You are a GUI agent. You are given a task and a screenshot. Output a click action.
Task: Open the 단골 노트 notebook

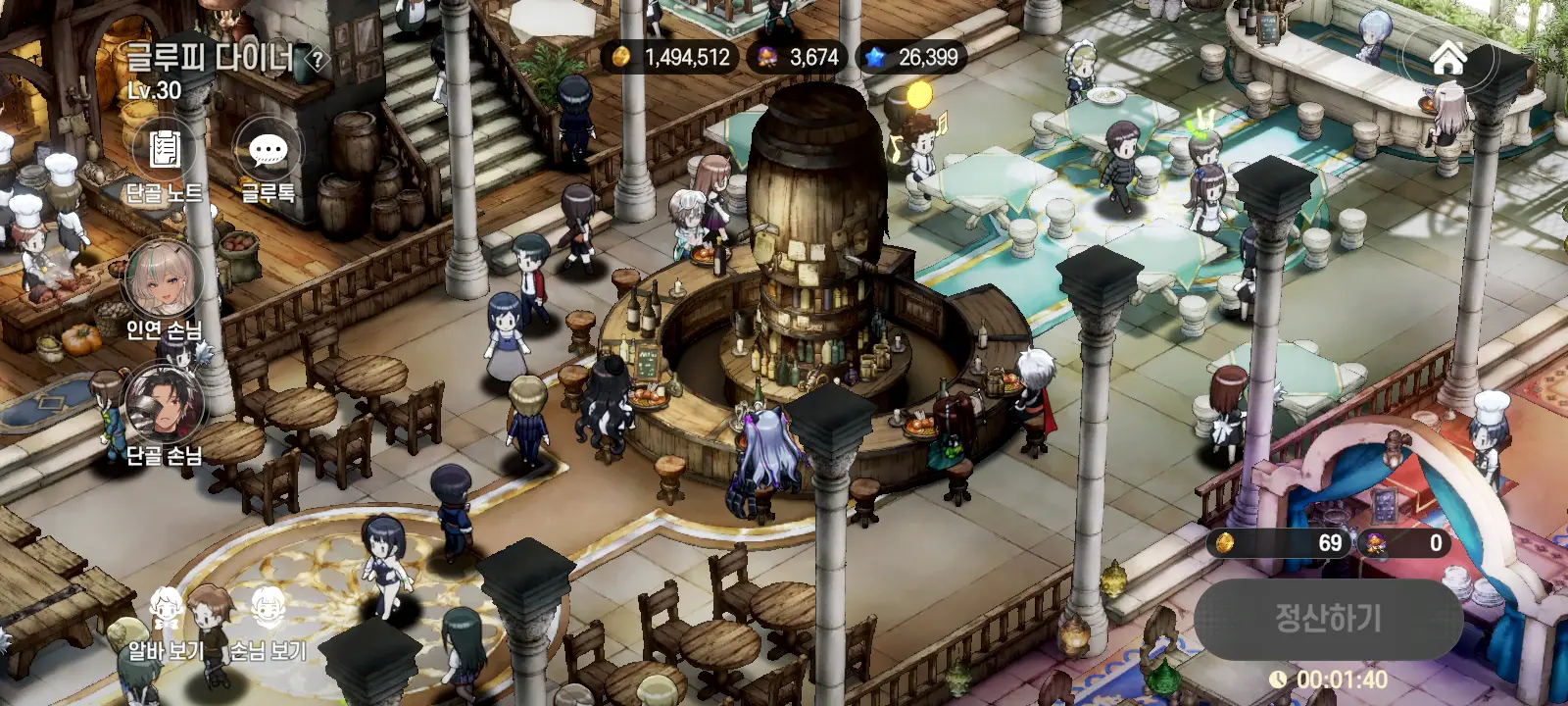[164, 153]
